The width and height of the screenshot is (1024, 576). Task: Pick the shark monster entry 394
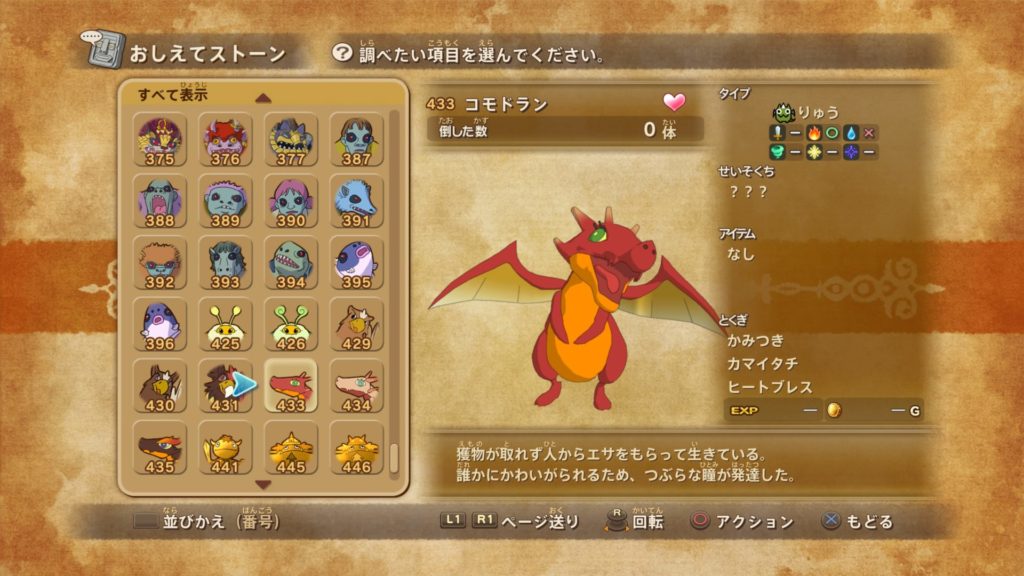point(291,263)
